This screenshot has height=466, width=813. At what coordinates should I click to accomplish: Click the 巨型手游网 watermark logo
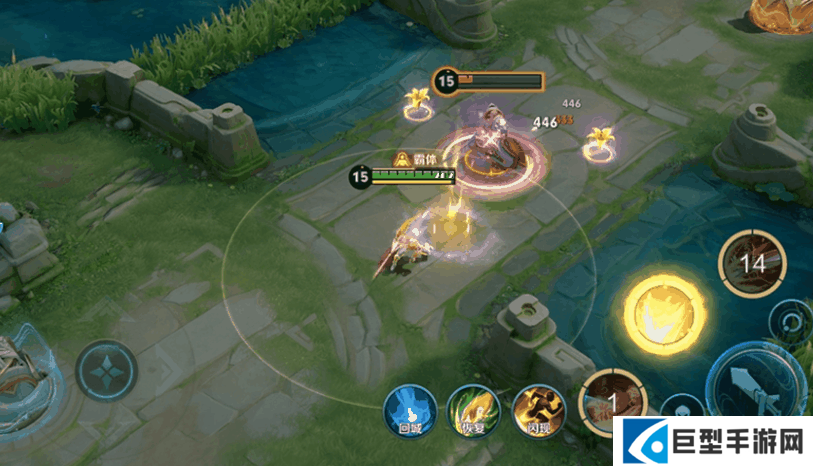pos(714,441)
